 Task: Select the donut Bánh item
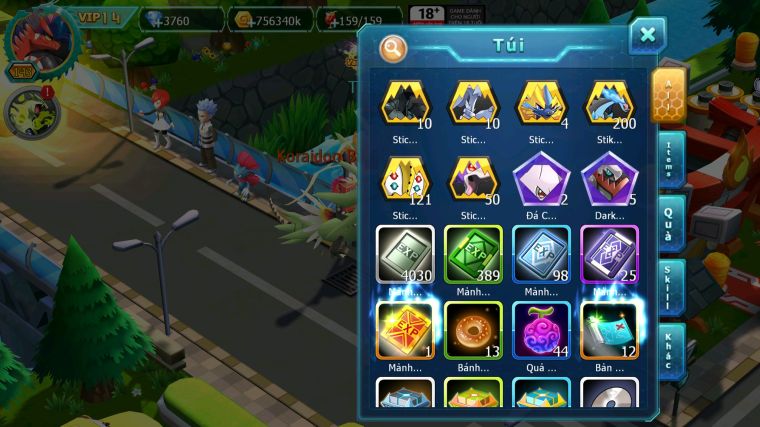(473, 330)
